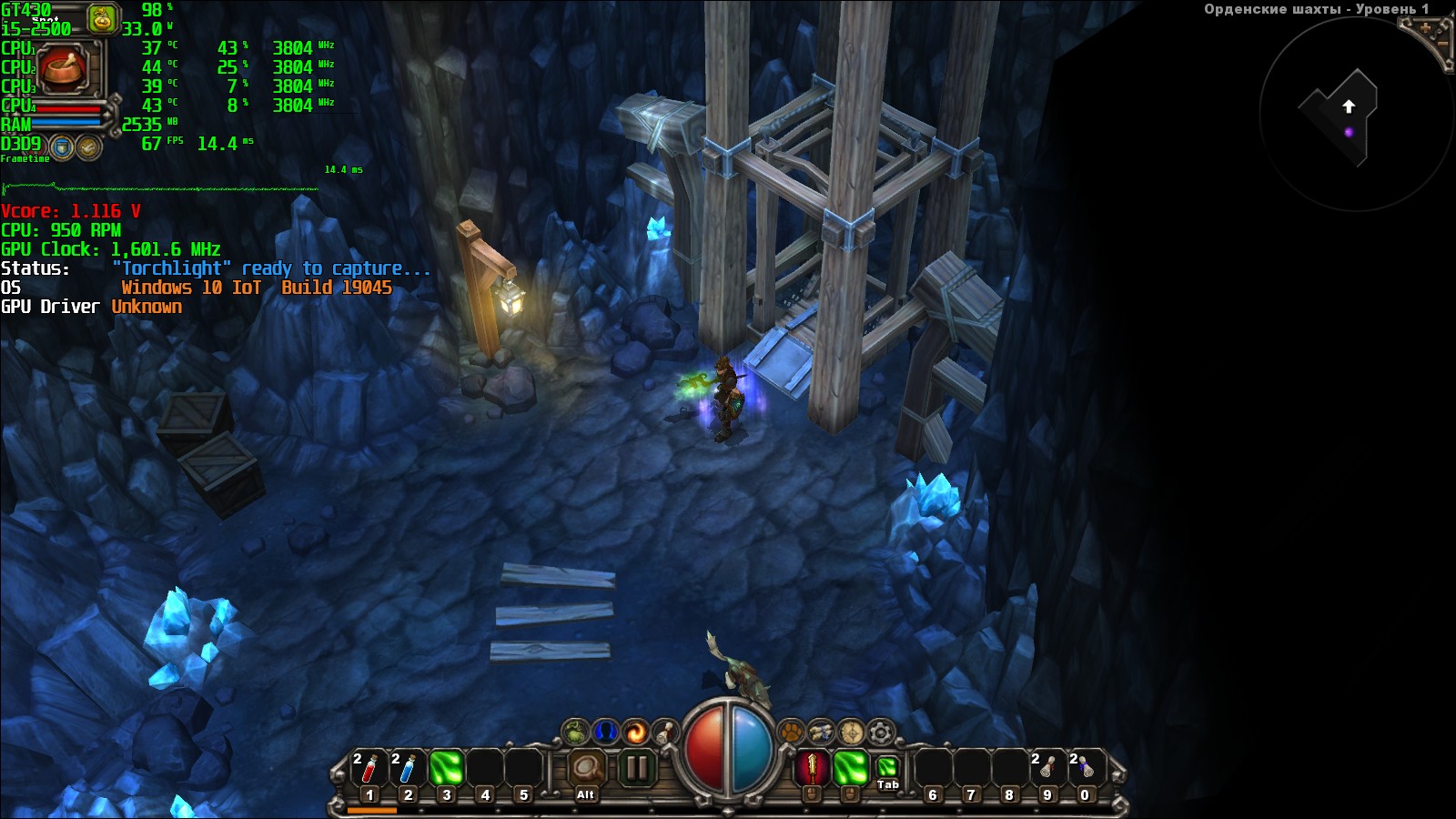Image resolution: width=1456 pixels, height=819 pixels.
Task: Open the green creature icon above the hotbar
Action: pos(575,732)
